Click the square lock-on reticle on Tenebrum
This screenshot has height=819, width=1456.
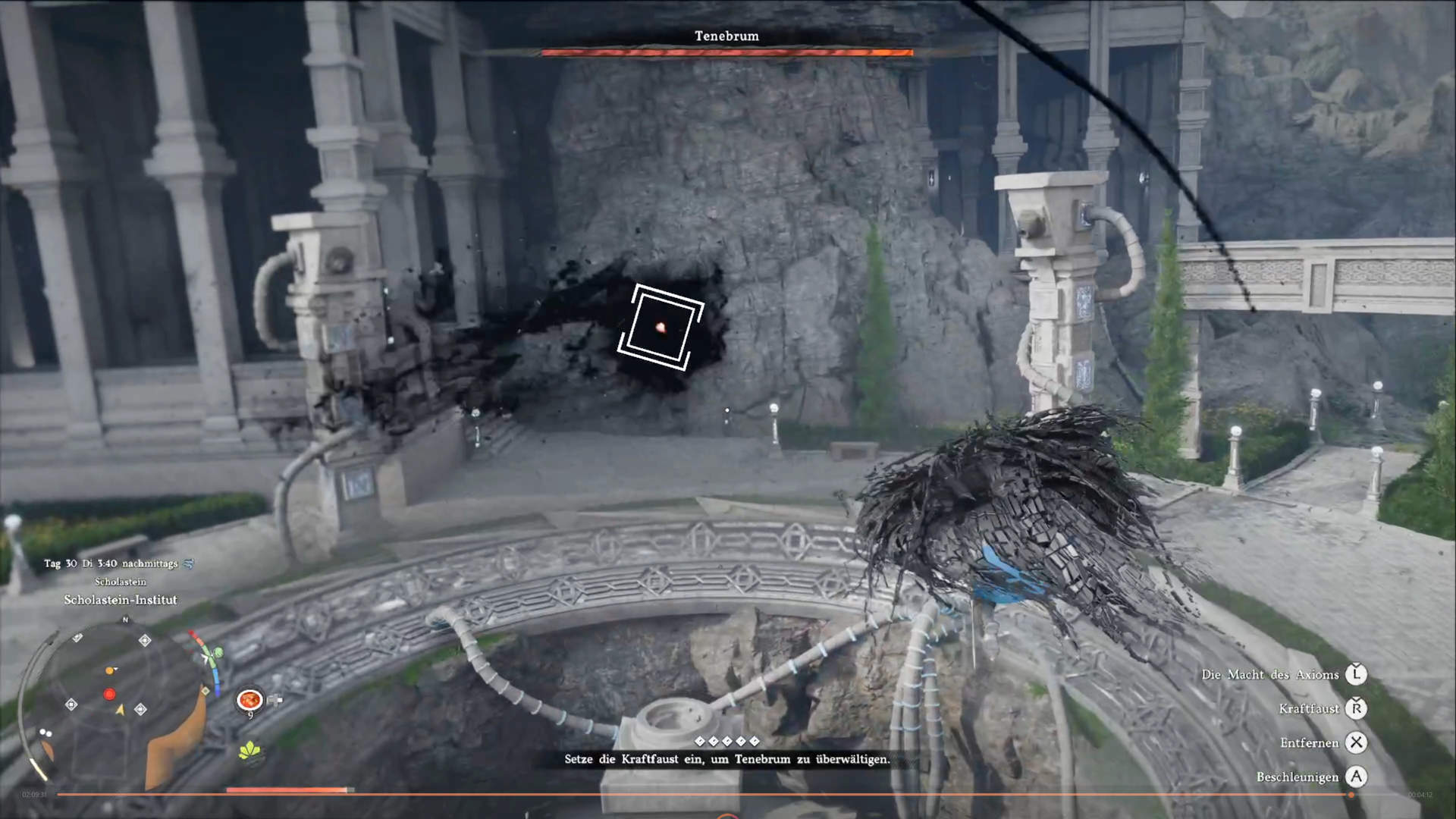(x=661, y=328)
